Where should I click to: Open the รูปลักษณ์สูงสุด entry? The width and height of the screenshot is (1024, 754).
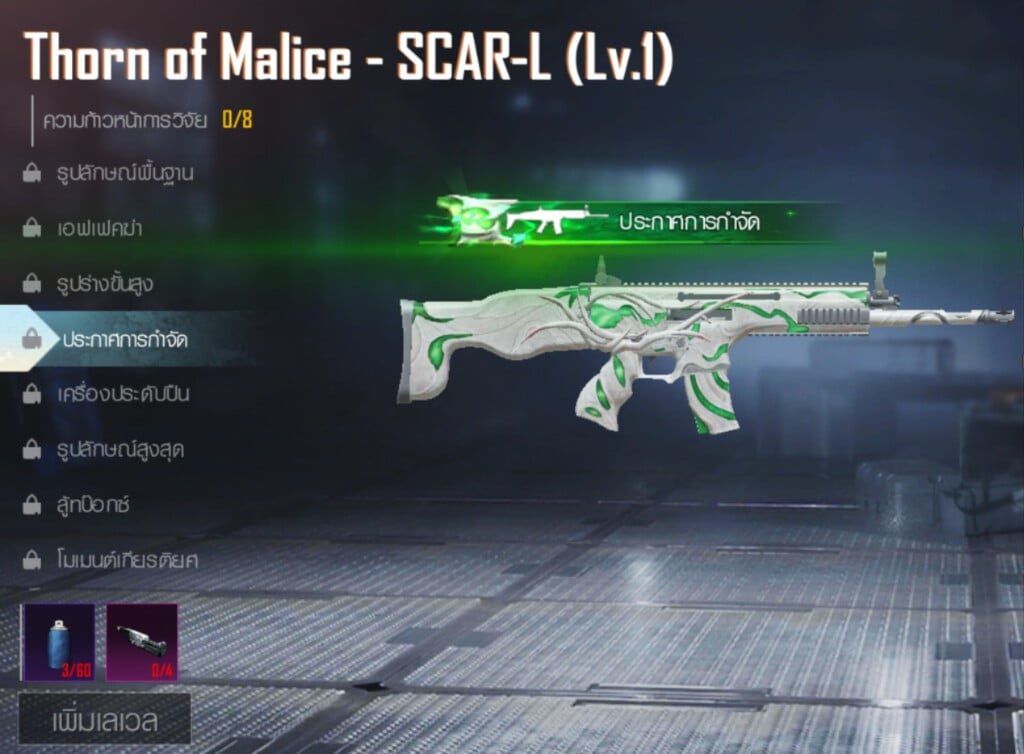[119, 450]
